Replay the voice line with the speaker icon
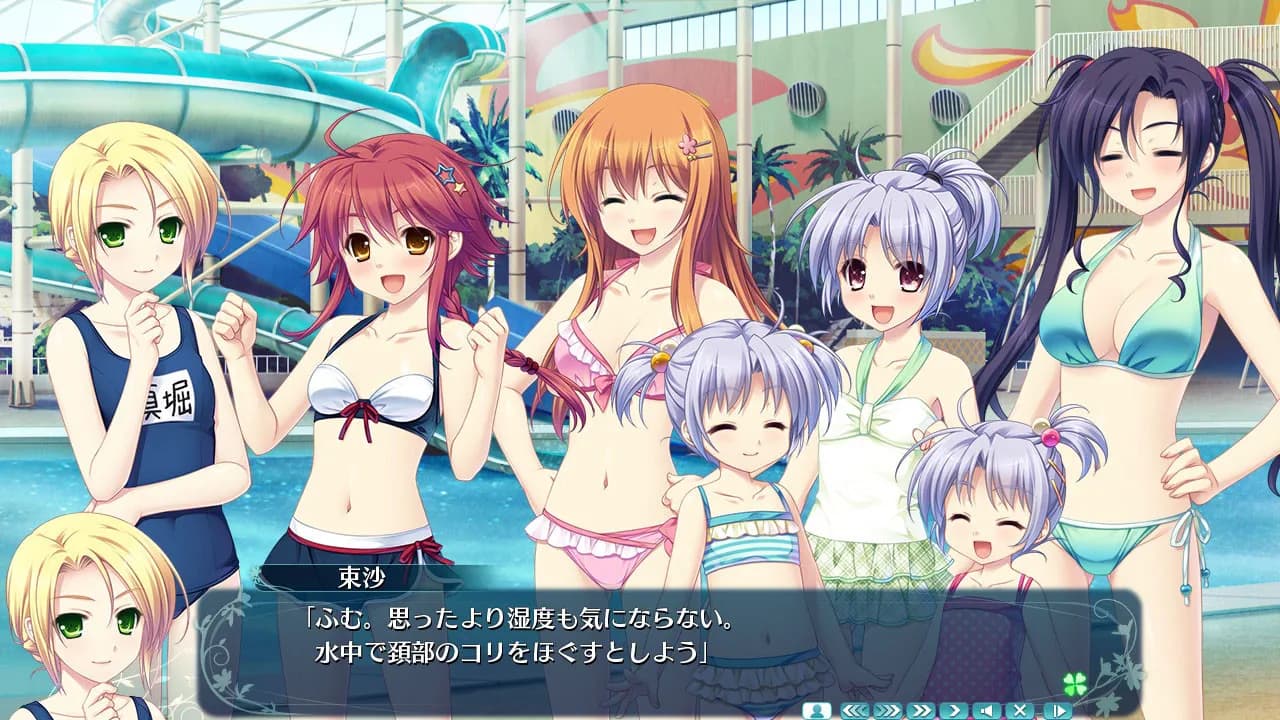 pos(985,710)
